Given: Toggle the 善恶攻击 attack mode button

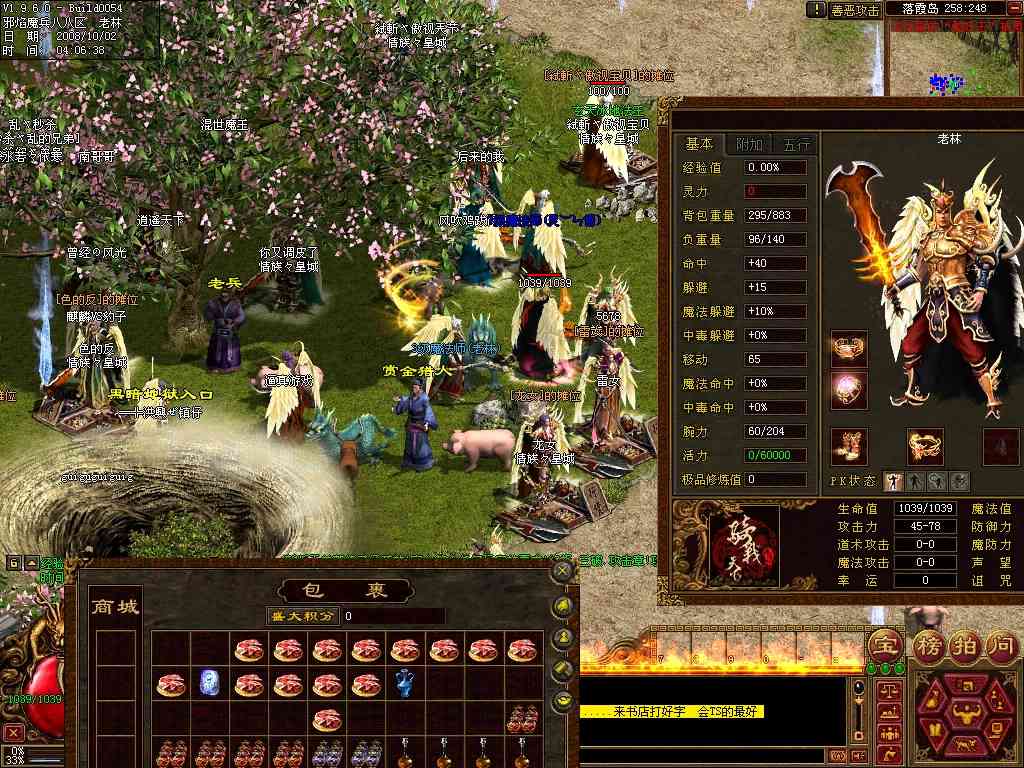Looking at the screenshot, I should pos(856,10).
